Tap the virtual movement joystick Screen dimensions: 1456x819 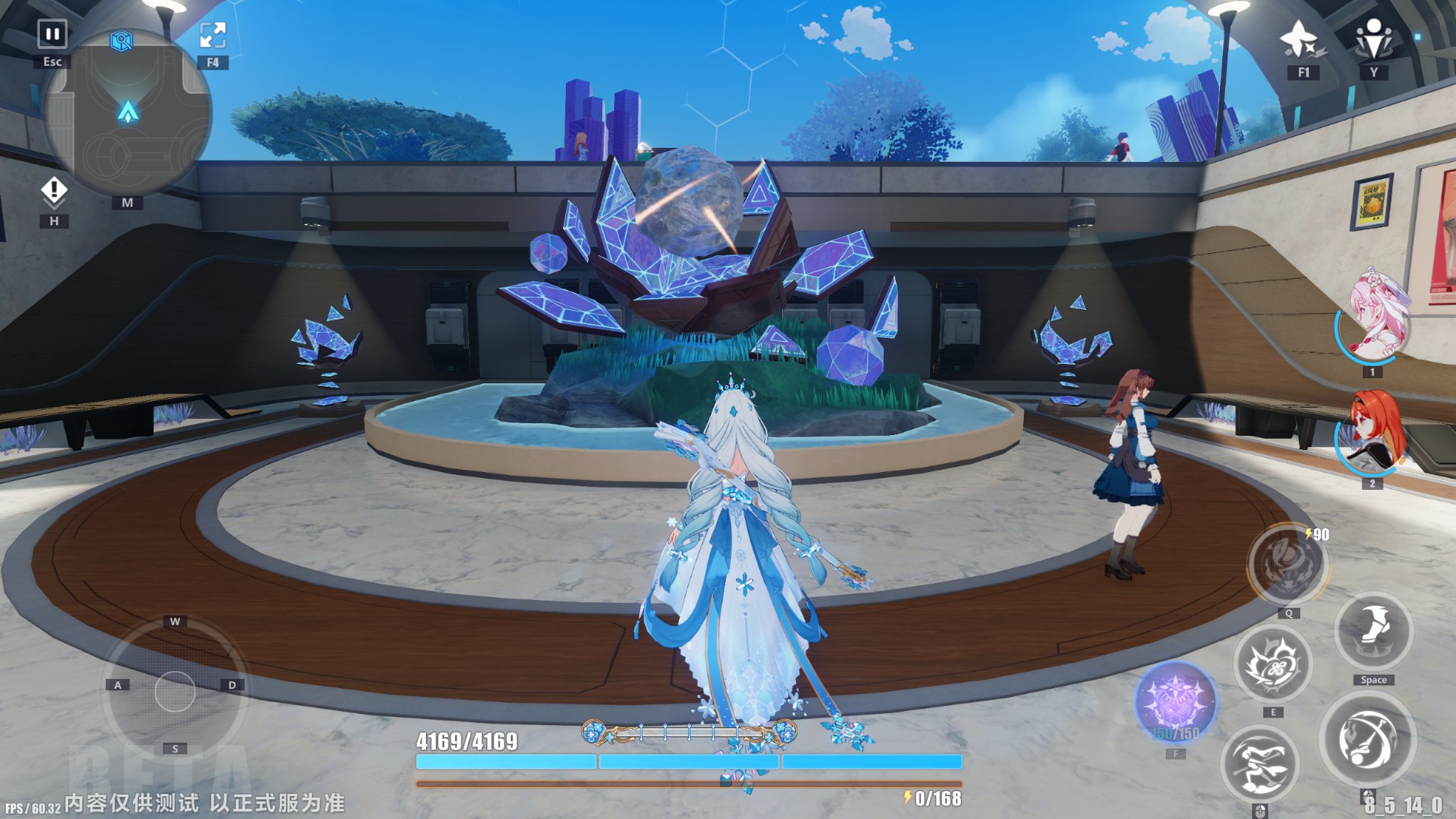(x=175, y=690)
